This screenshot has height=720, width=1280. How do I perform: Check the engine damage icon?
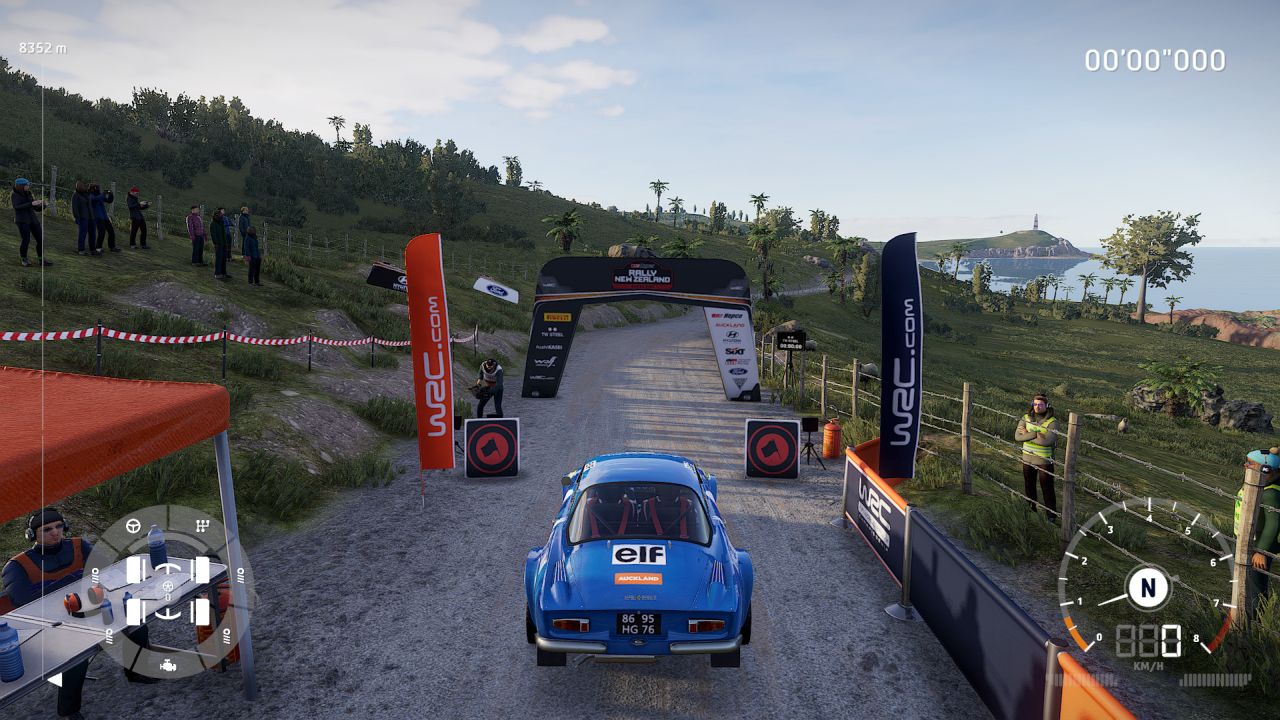[167, 665]
